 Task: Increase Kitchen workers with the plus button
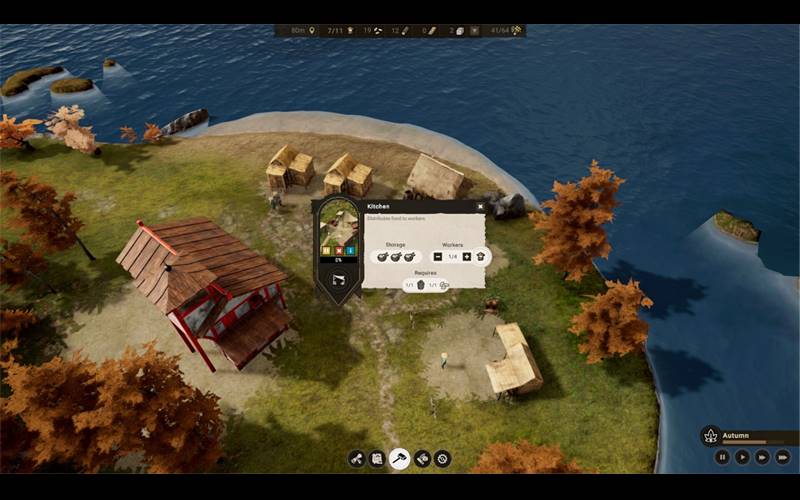click(x=466, y=257)
